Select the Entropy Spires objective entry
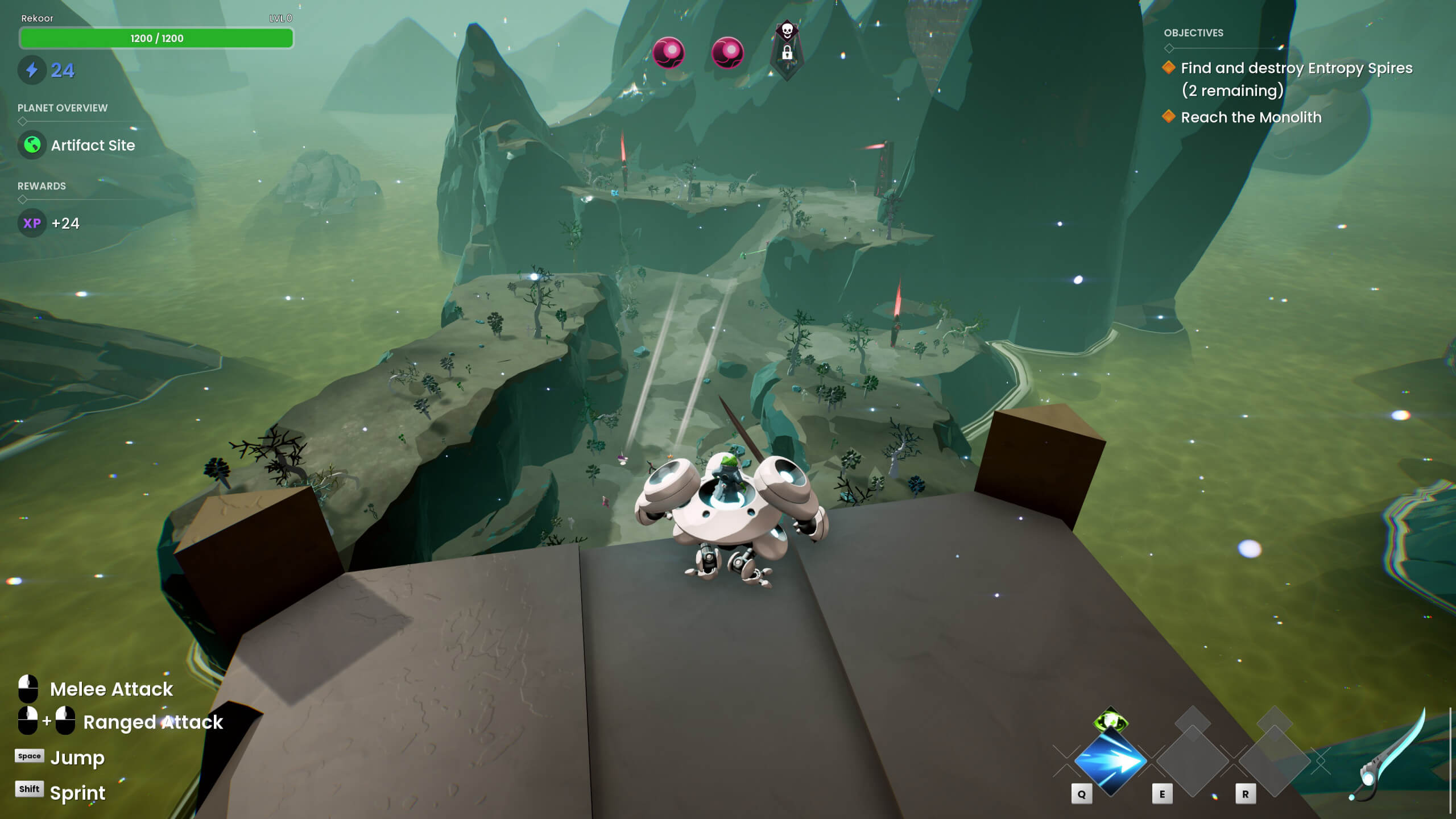Viewport: 1456px width, 819px height. tap(1296, 78)
